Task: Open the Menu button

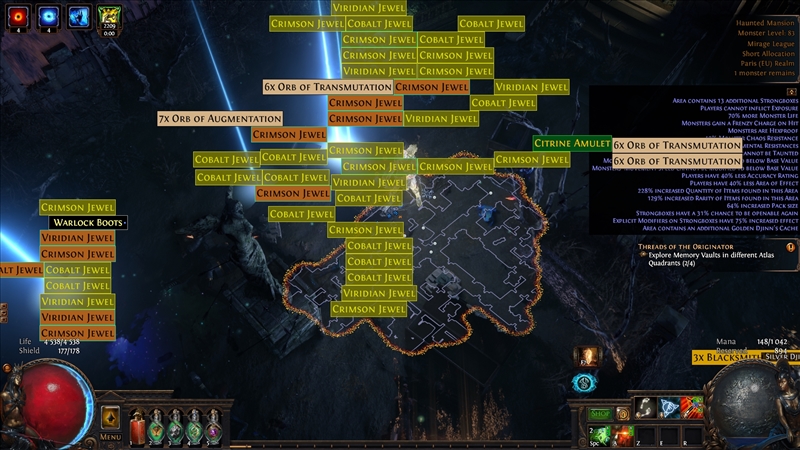Action: click(111, 437)
